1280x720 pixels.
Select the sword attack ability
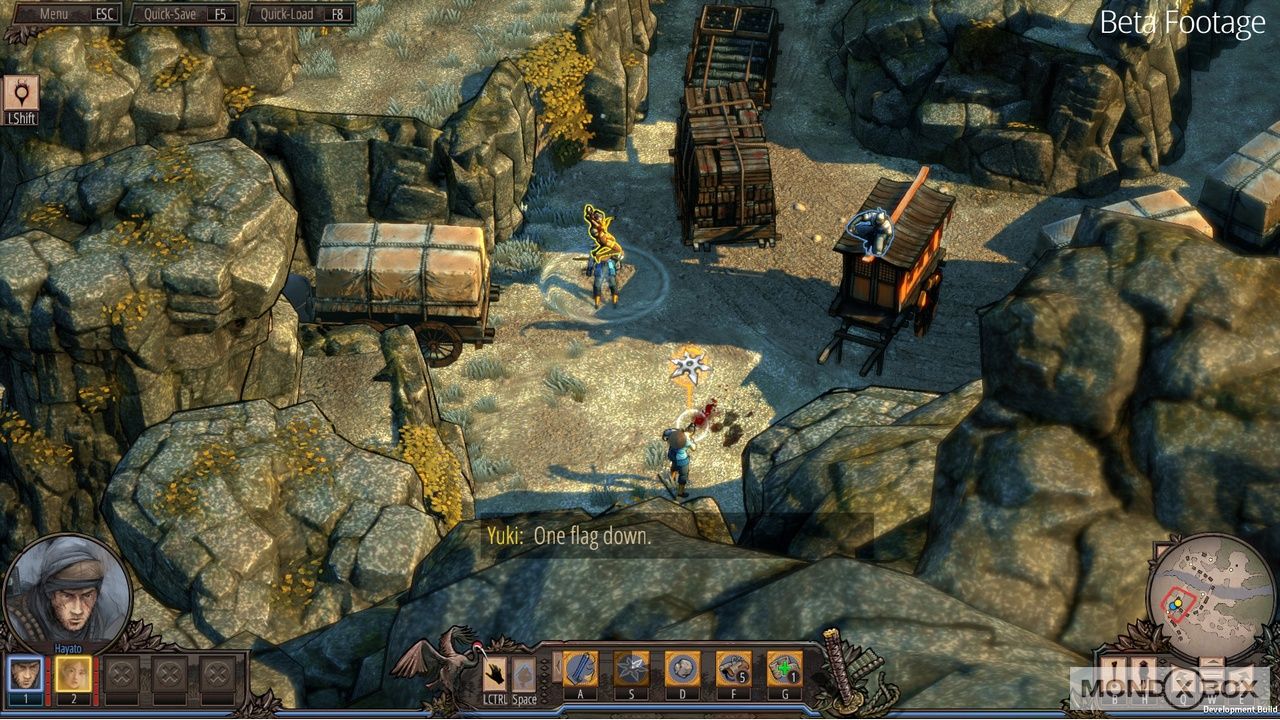tap(580, 669)
